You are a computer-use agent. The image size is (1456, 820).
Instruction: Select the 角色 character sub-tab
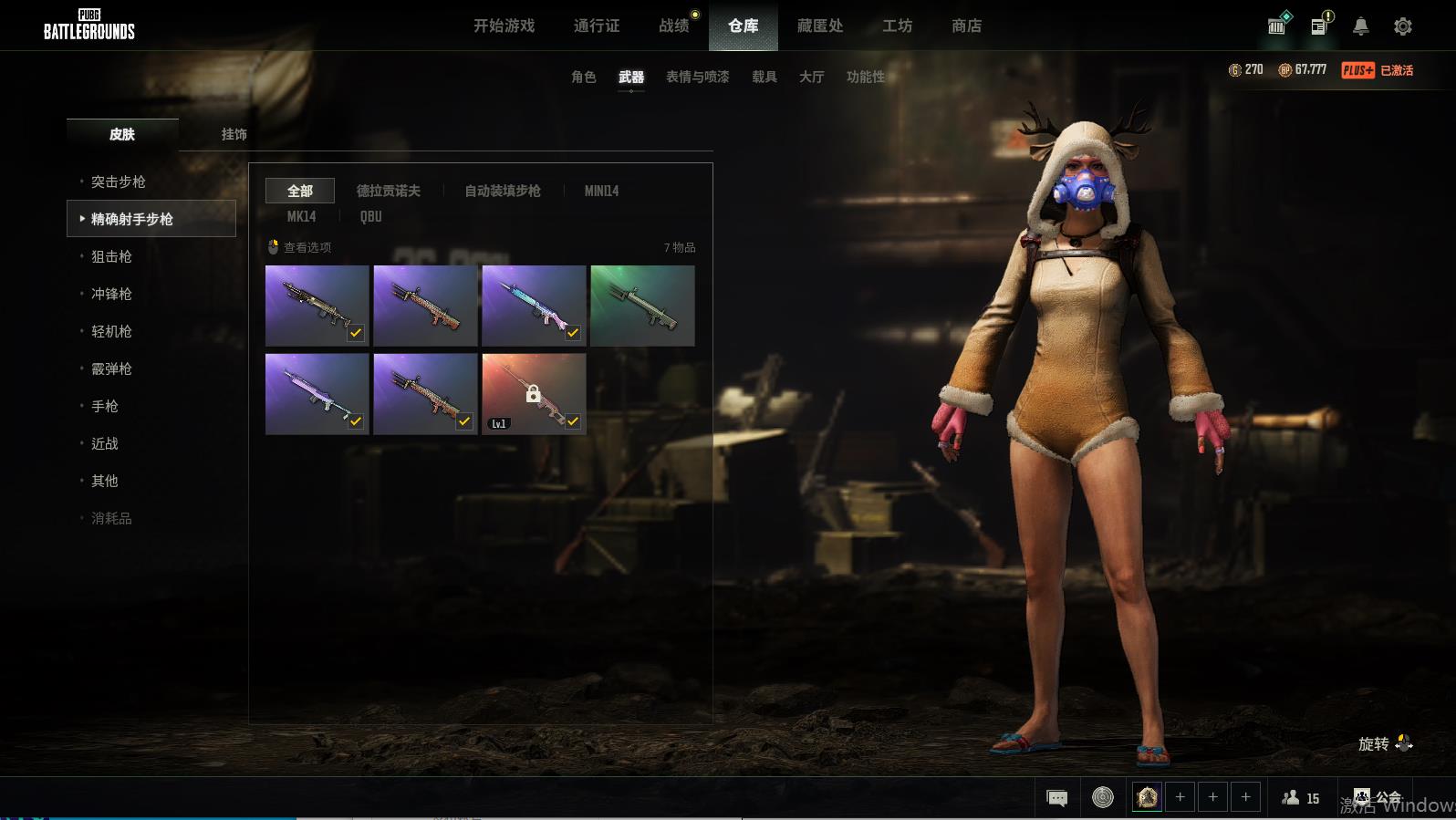(583, 77)
